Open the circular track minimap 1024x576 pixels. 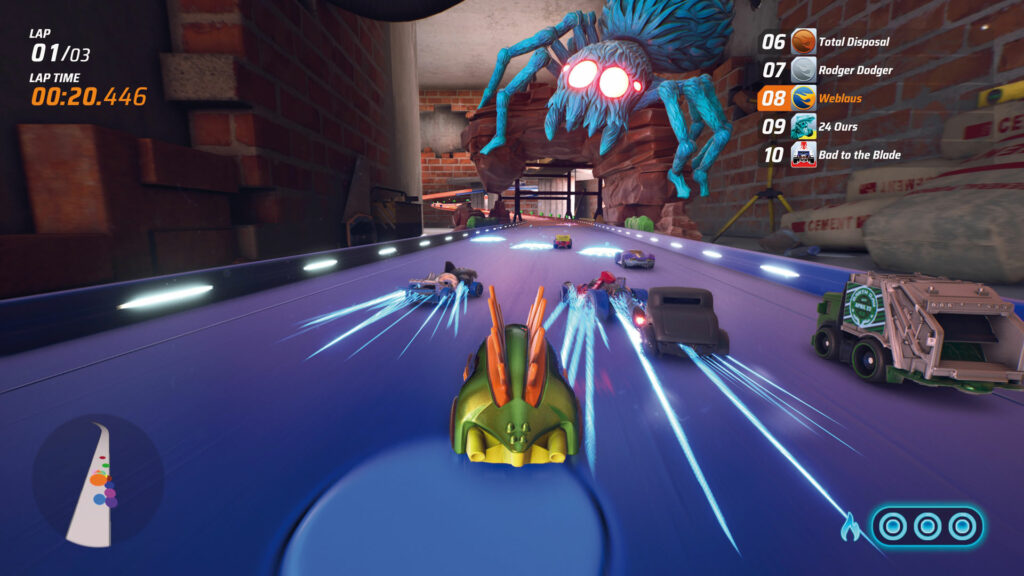97,482
